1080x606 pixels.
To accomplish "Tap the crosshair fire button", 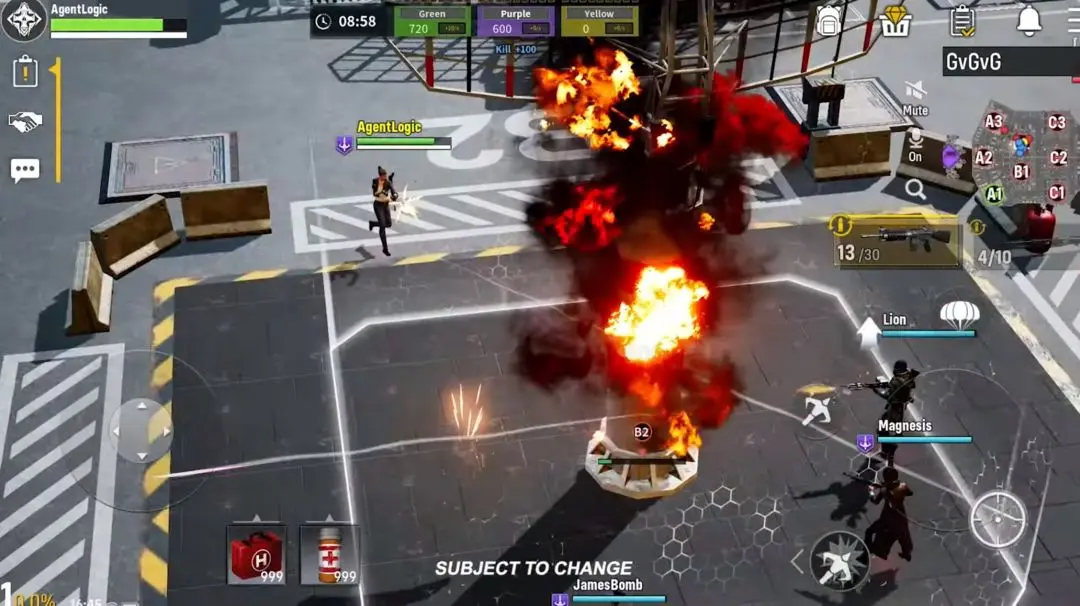I will [x=998, y=519].
